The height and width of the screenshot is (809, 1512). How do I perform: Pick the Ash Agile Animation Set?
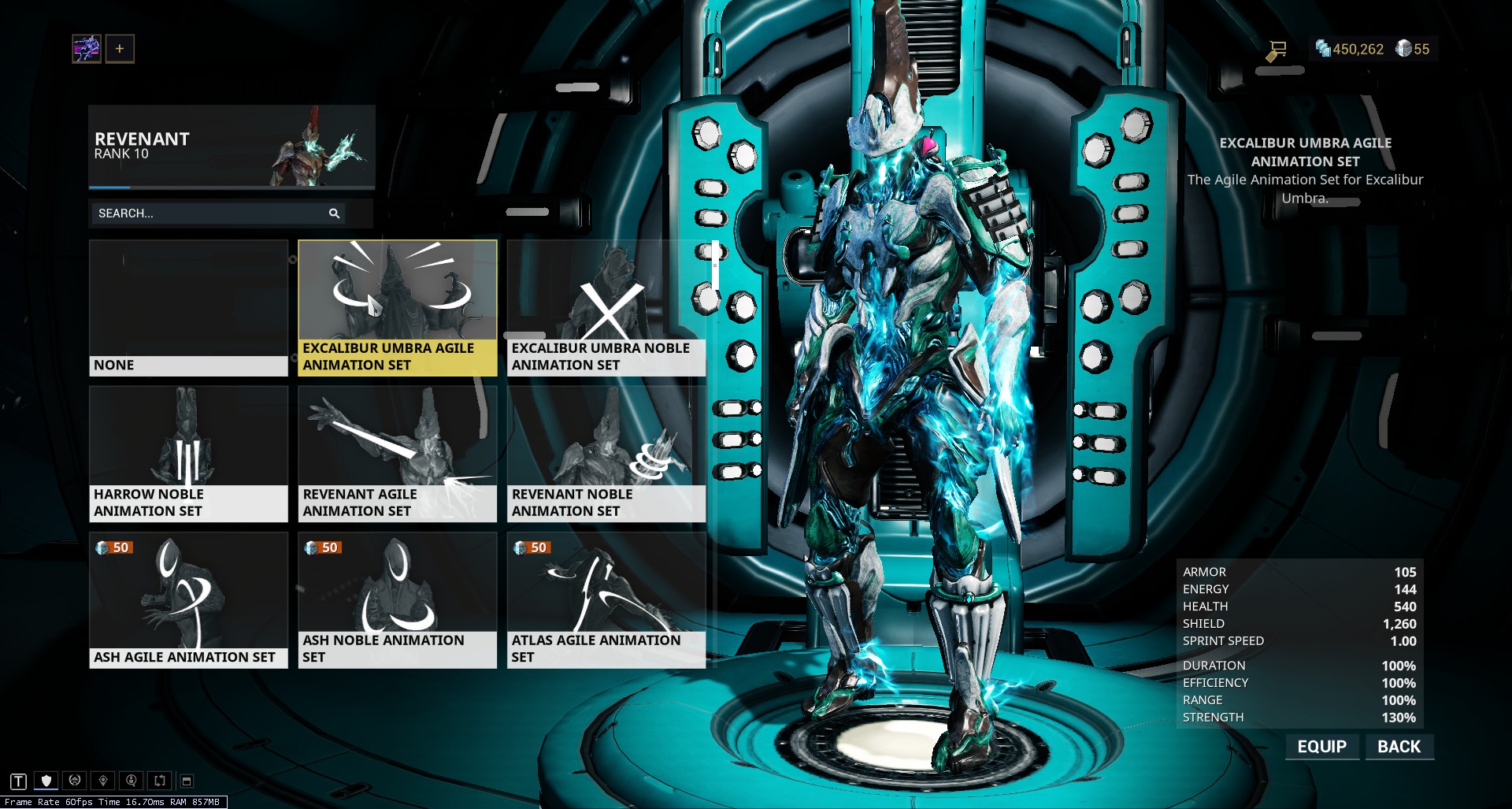[x=188, y=600]
